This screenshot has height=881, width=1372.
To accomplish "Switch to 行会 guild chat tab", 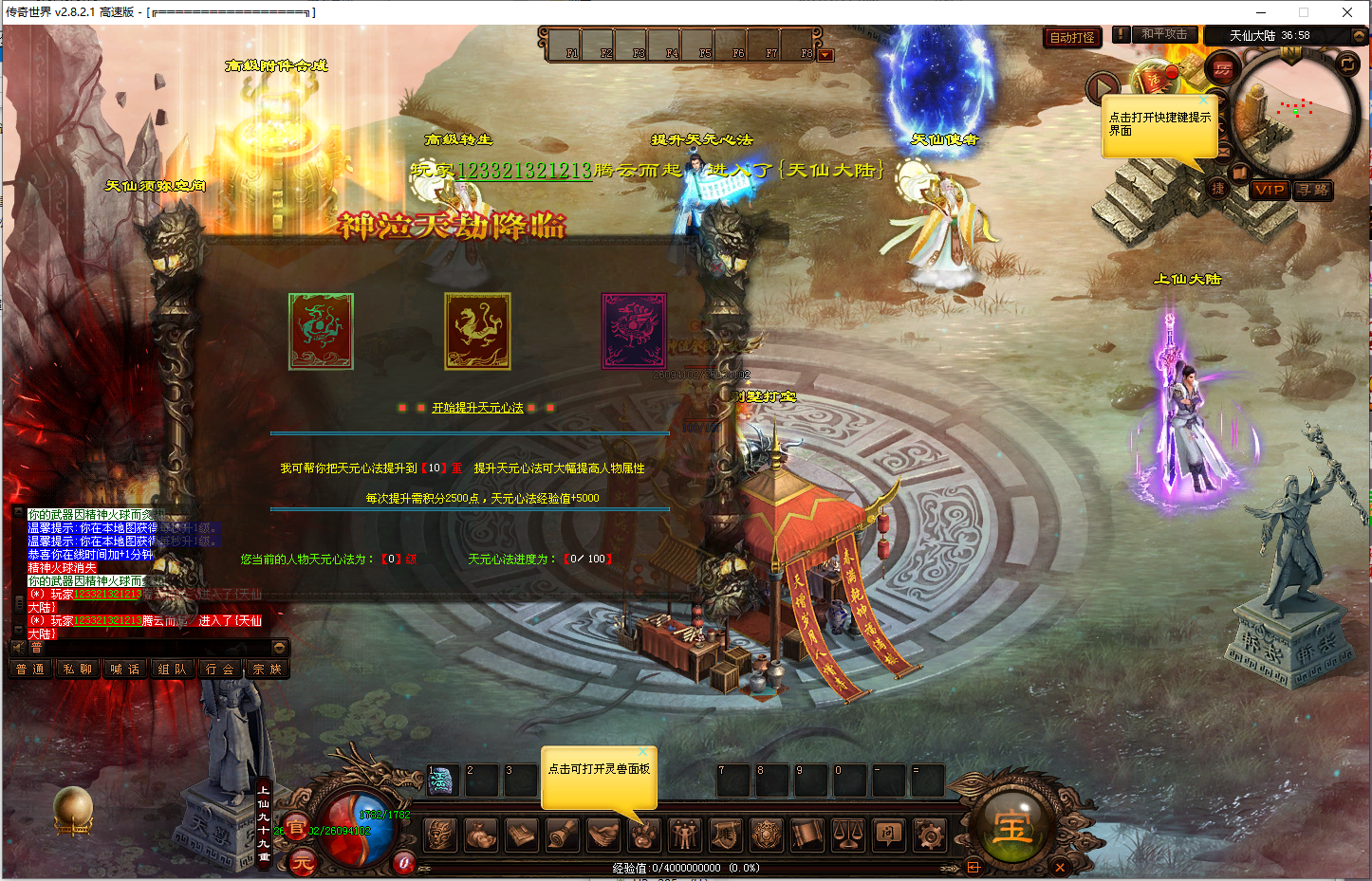I will [x=220, y=670].
